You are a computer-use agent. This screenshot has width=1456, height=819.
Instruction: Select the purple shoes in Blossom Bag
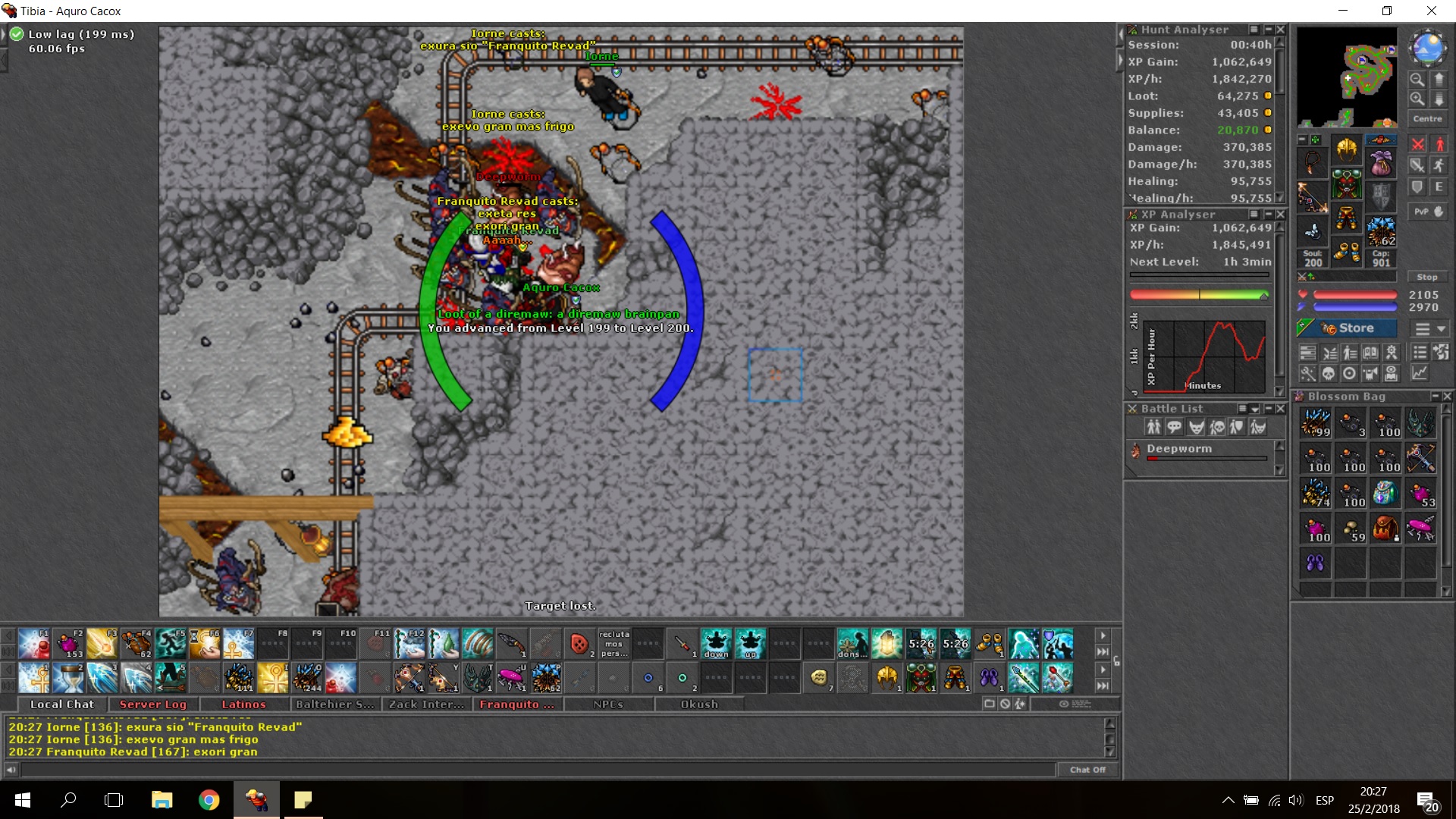1316,563
